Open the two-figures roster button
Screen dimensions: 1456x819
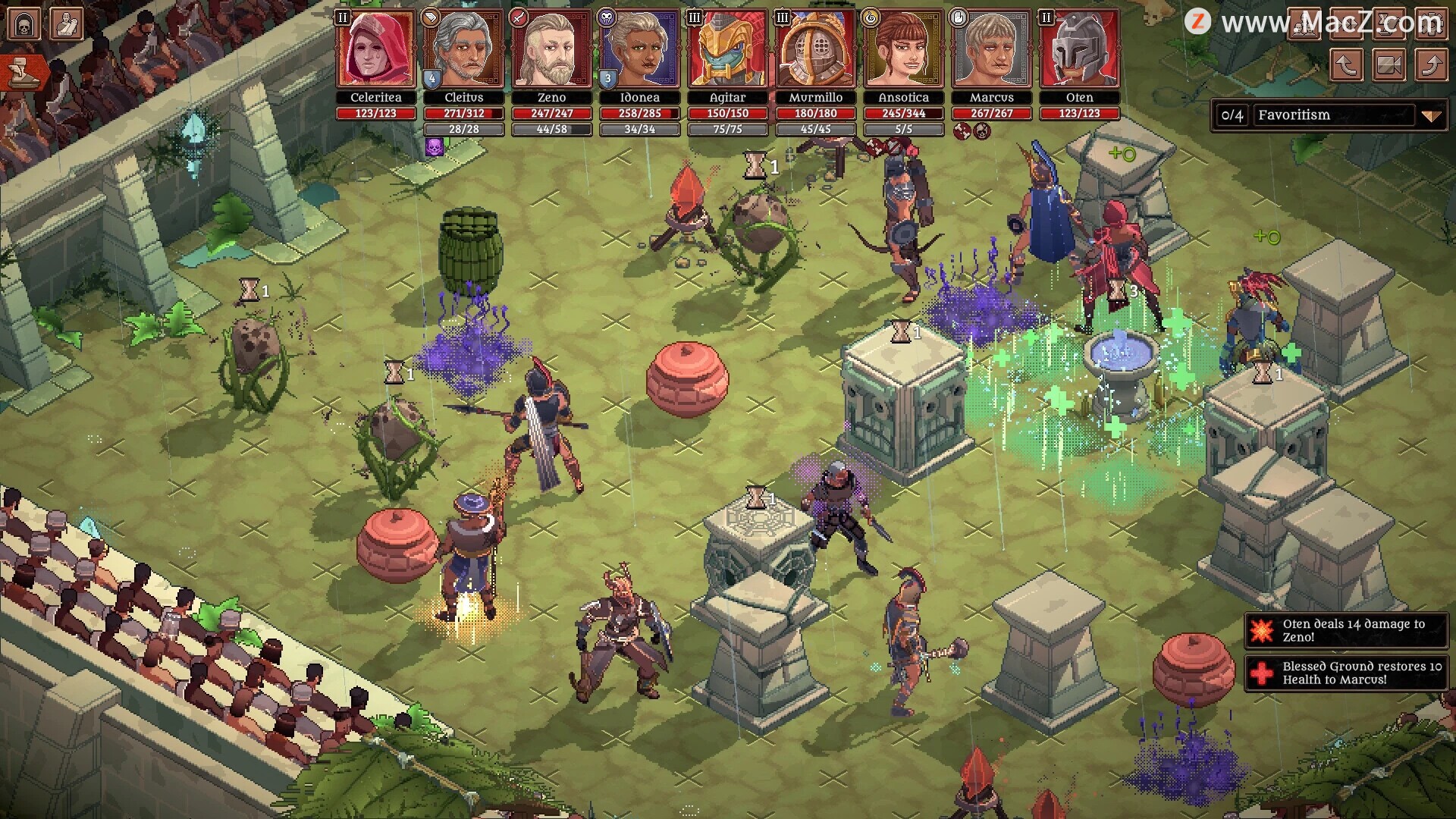coord(1304,23)
